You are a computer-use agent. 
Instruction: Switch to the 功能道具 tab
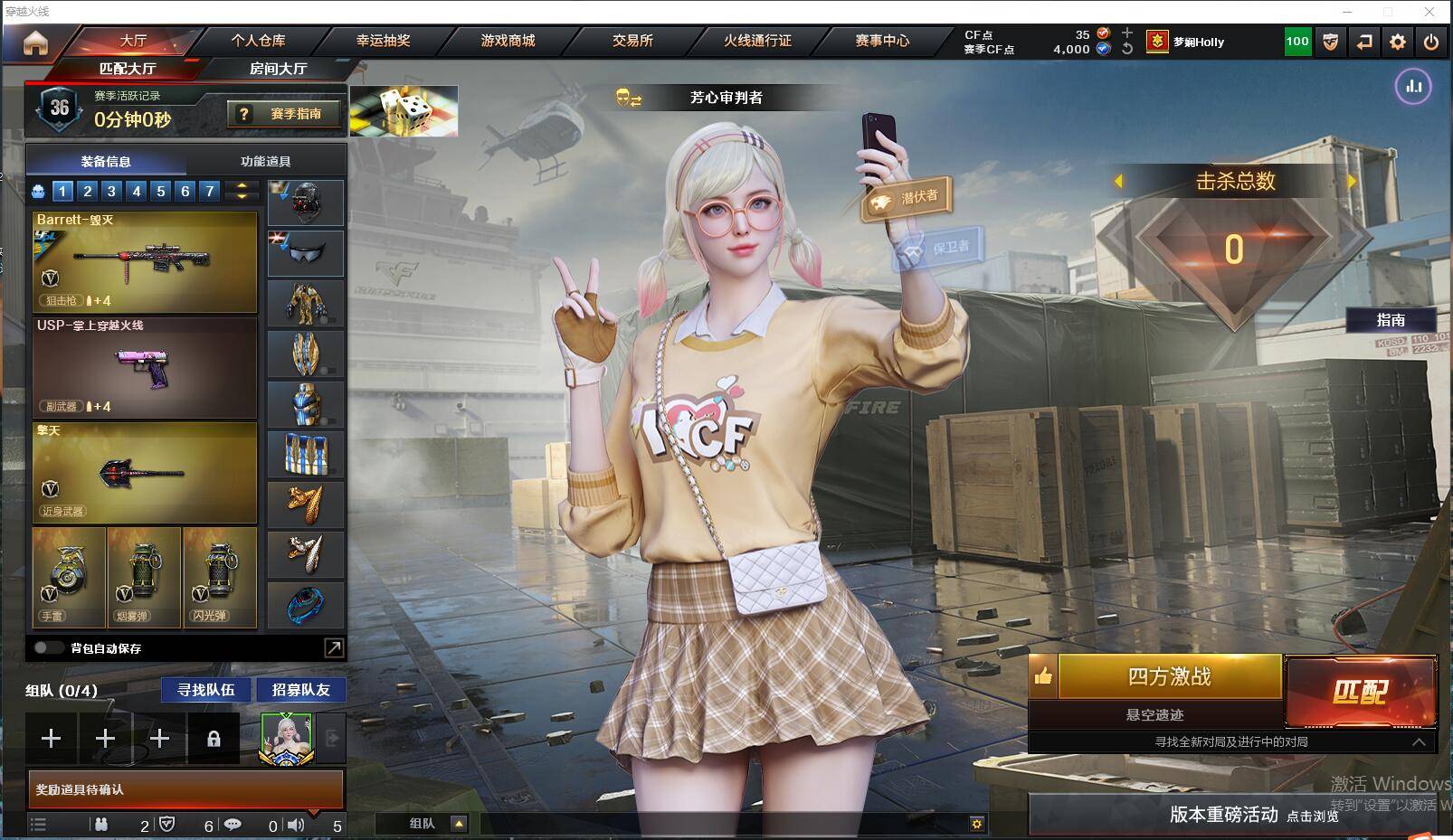coord(266,160)
